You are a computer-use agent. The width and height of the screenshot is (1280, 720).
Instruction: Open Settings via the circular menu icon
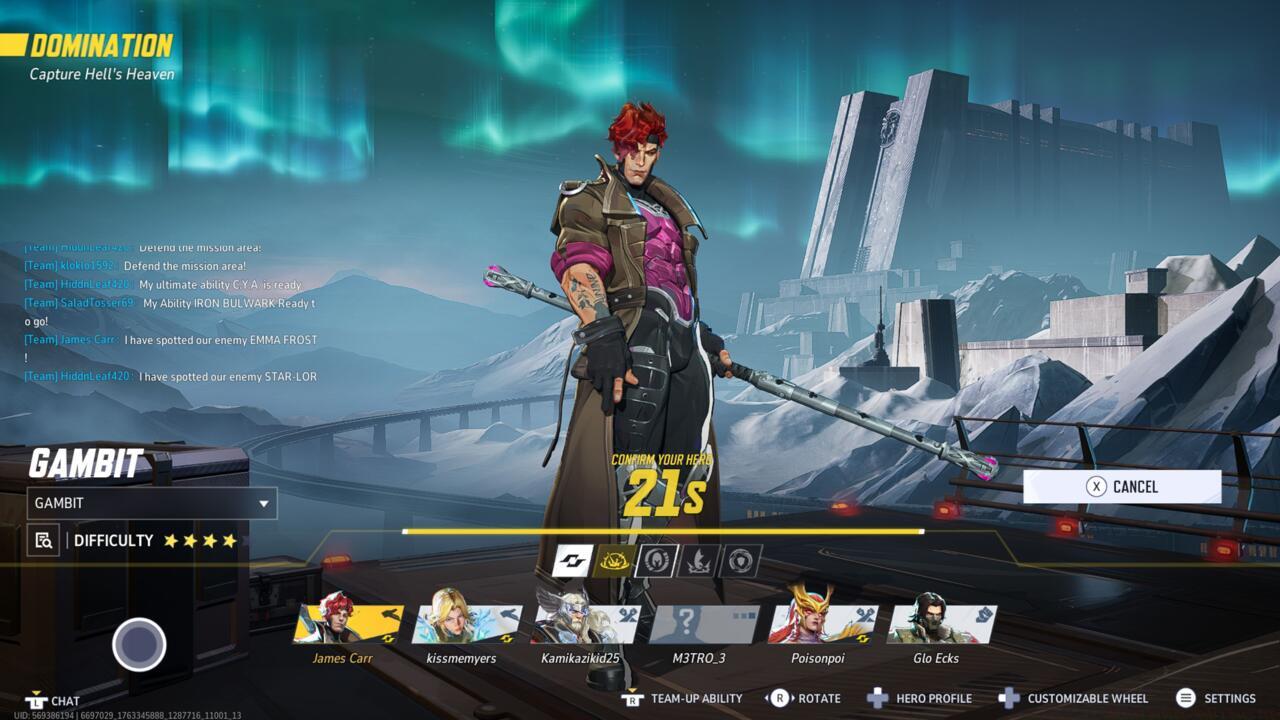(x=1186, y=698)
